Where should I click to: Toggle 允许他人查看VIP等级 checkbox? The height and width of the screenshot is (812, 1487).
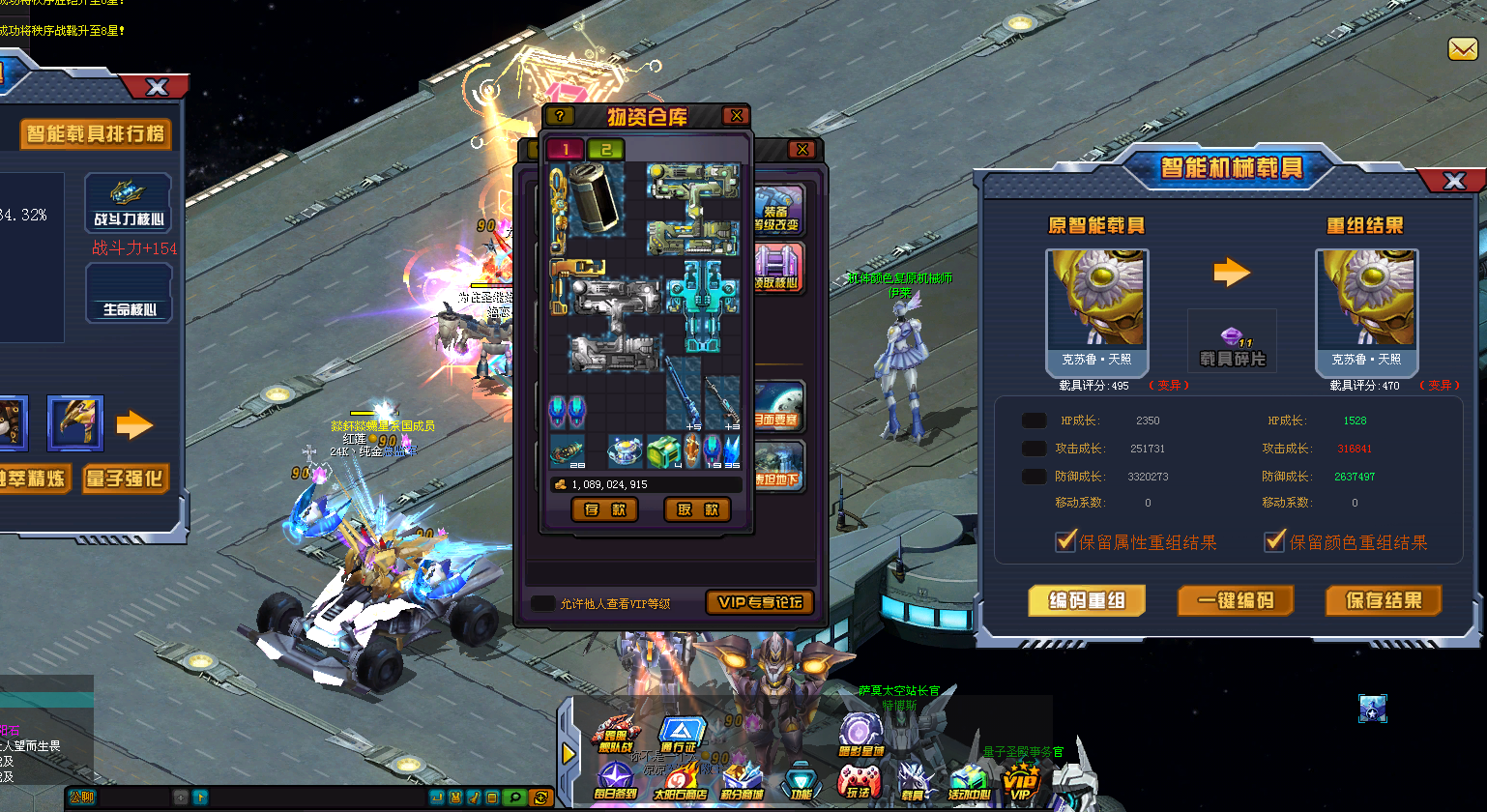pos(543,603)
